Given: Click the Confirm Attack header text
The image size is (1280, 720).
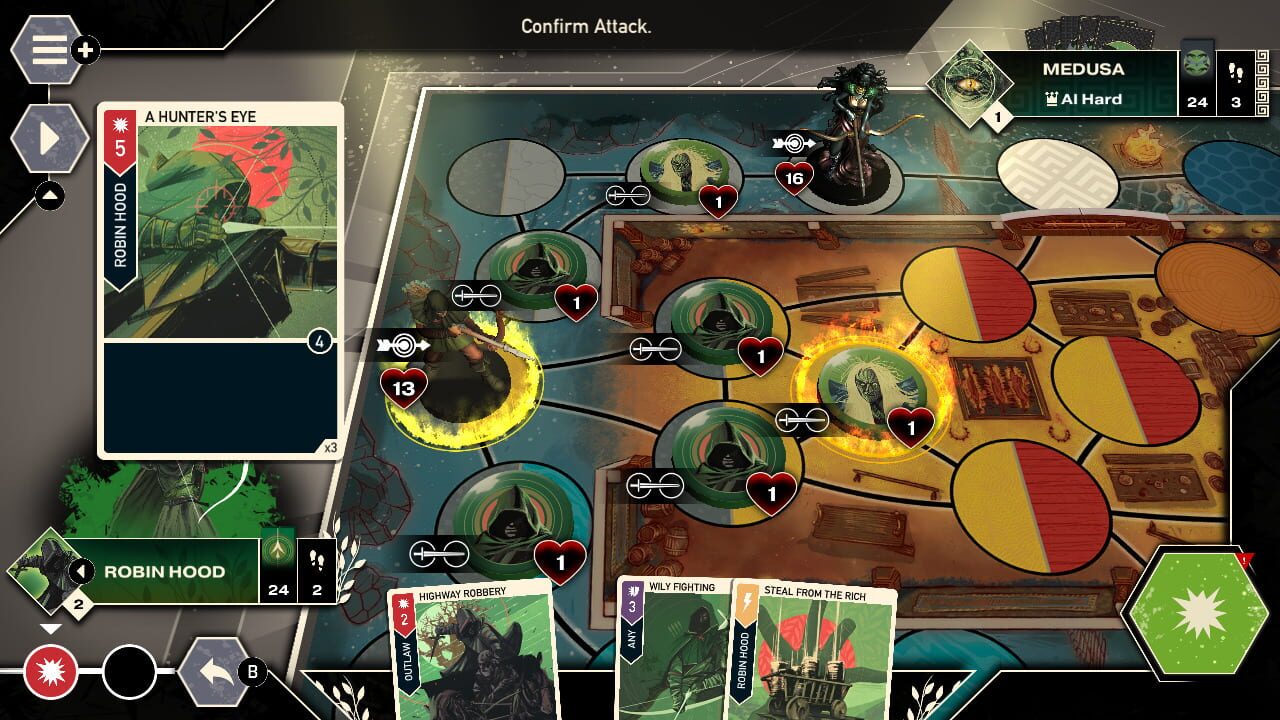Looking at the screenshot, I should pos(588,27).
